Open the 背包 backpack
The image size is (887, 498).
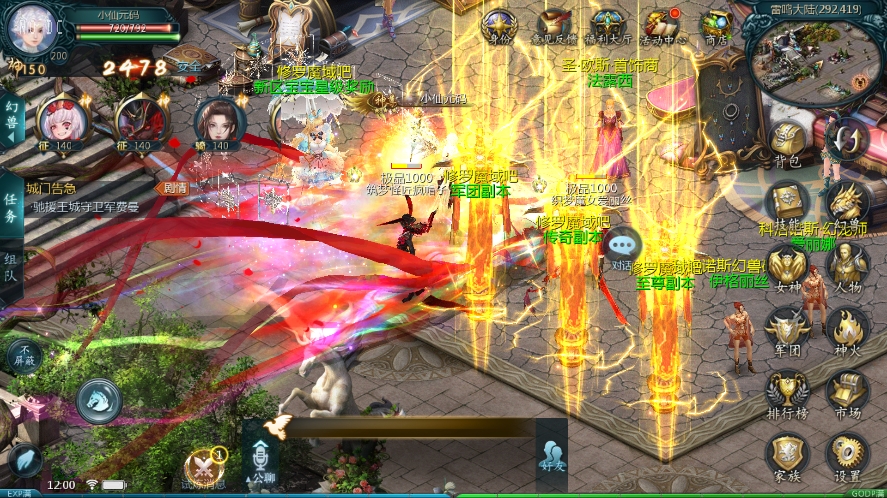coord(787,142)
